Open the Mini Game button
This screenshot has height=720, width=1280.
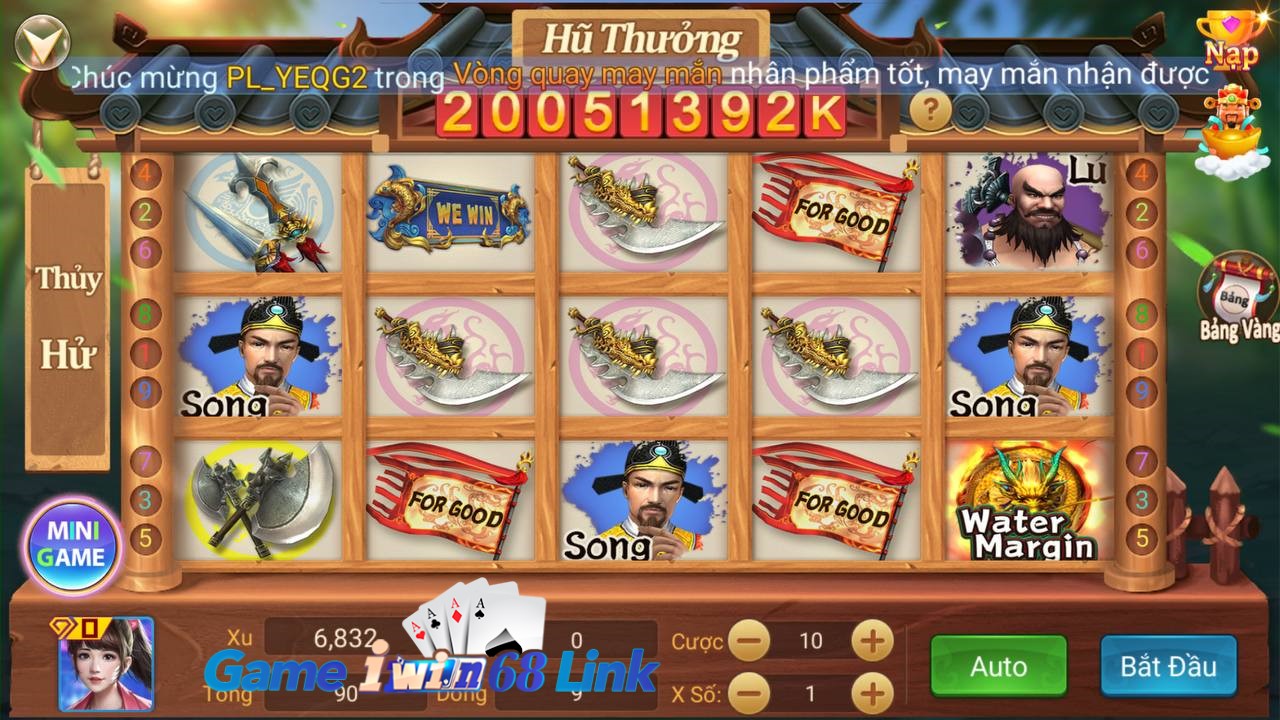(73, 545)
